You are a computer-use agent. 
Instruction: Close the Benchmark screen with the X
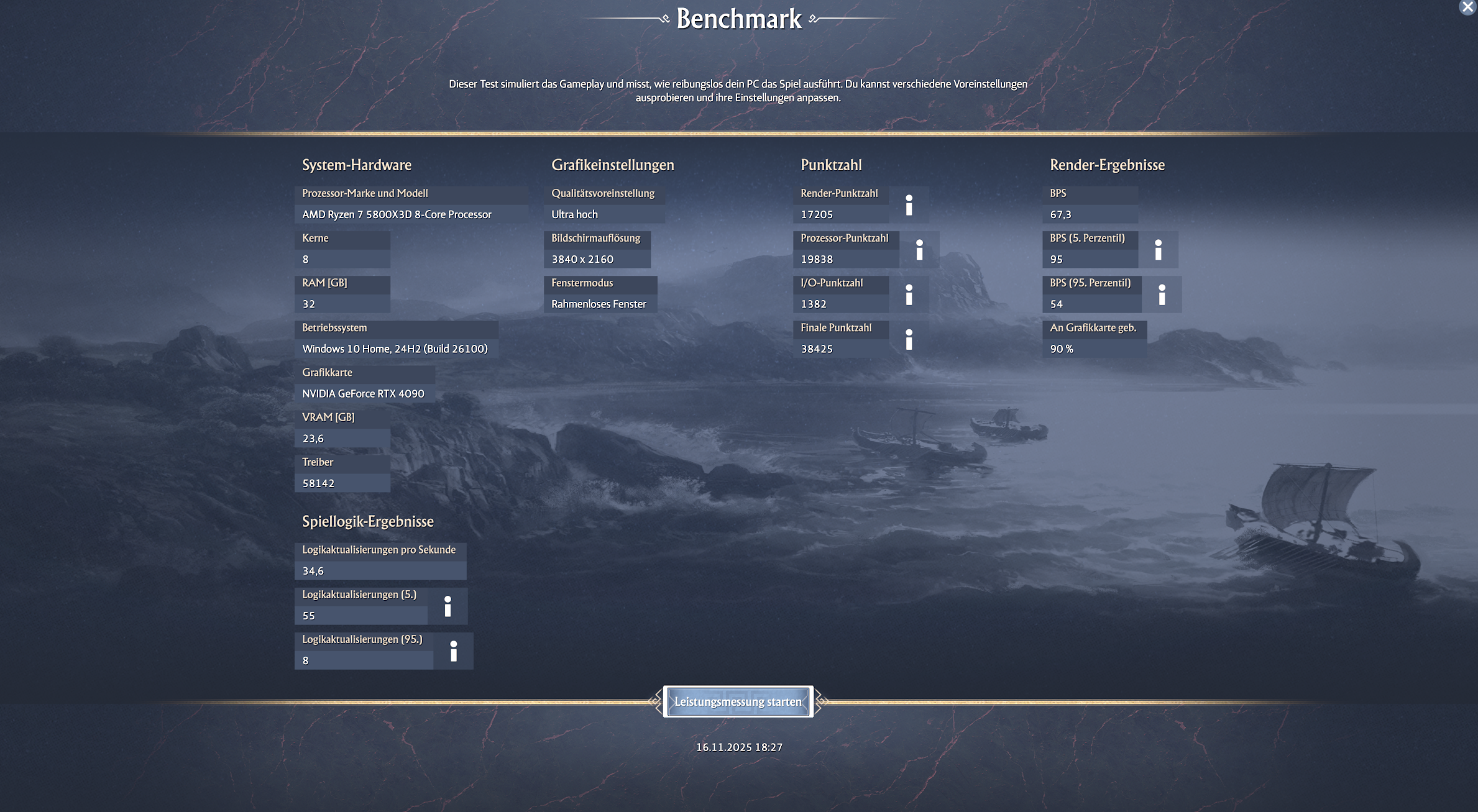click(1469, 7)
